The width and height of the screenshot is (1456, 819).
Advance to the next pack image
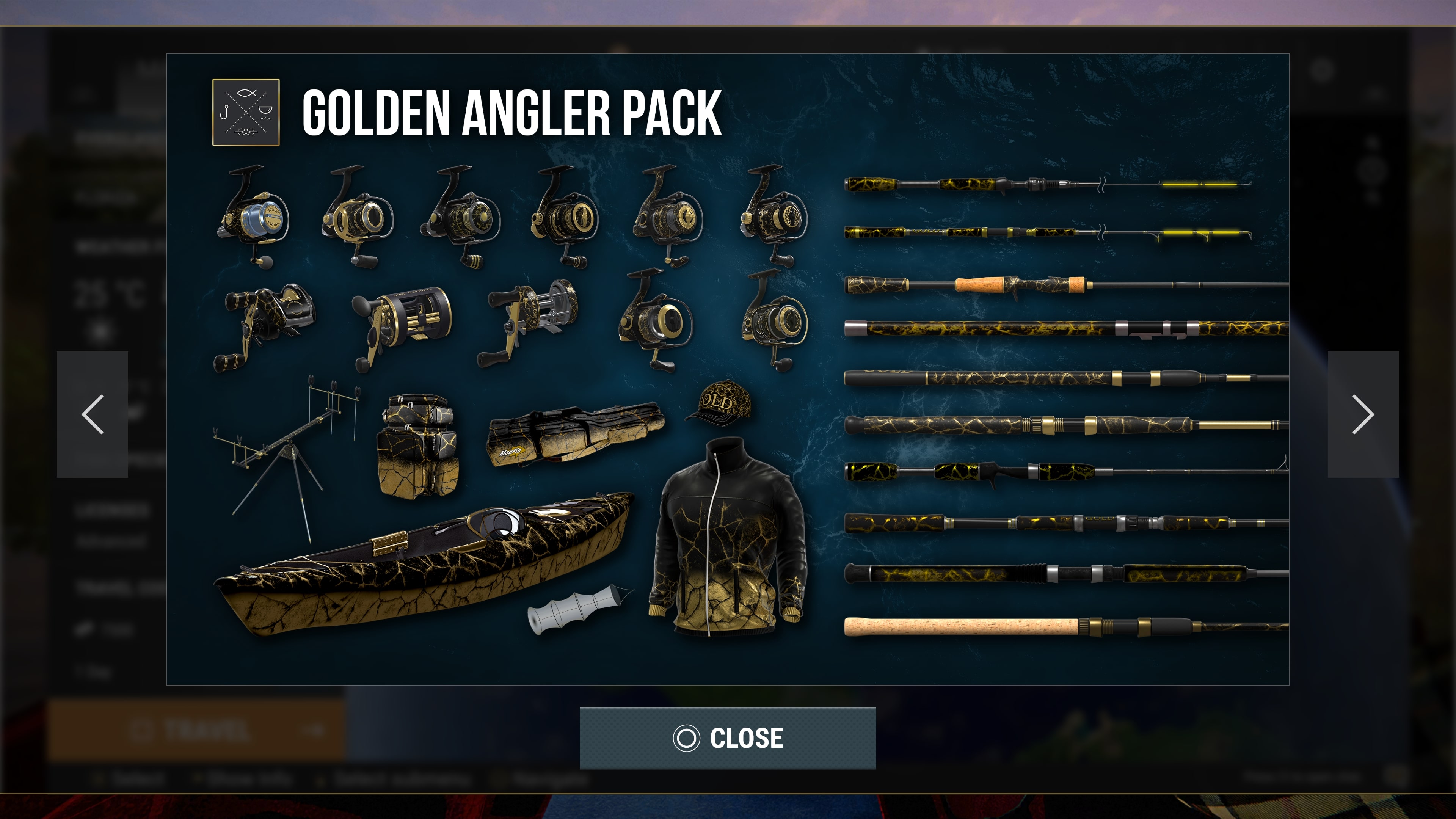(1363, 414)
